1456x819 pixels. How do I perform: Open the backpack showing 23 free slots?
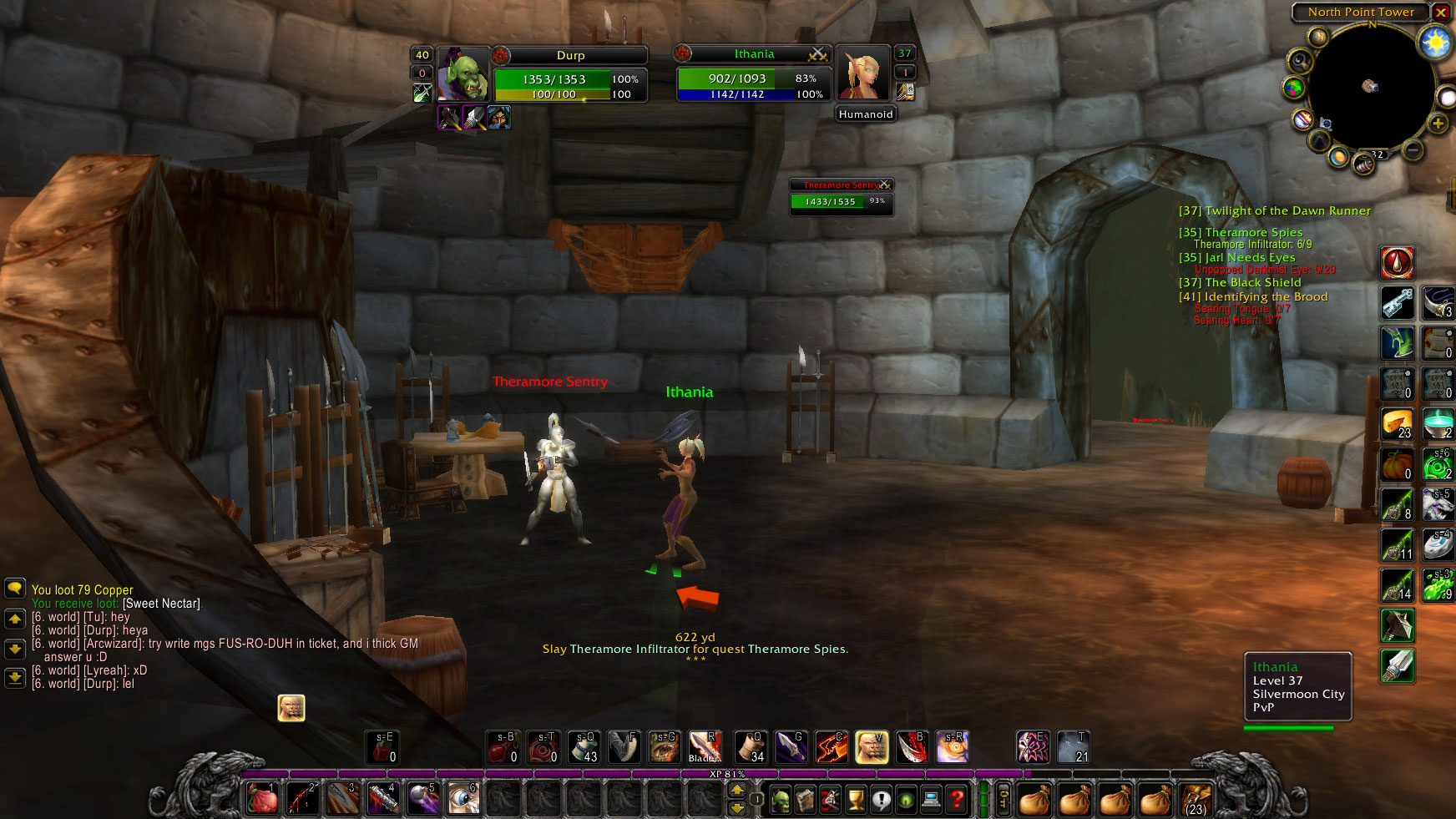1196,800
